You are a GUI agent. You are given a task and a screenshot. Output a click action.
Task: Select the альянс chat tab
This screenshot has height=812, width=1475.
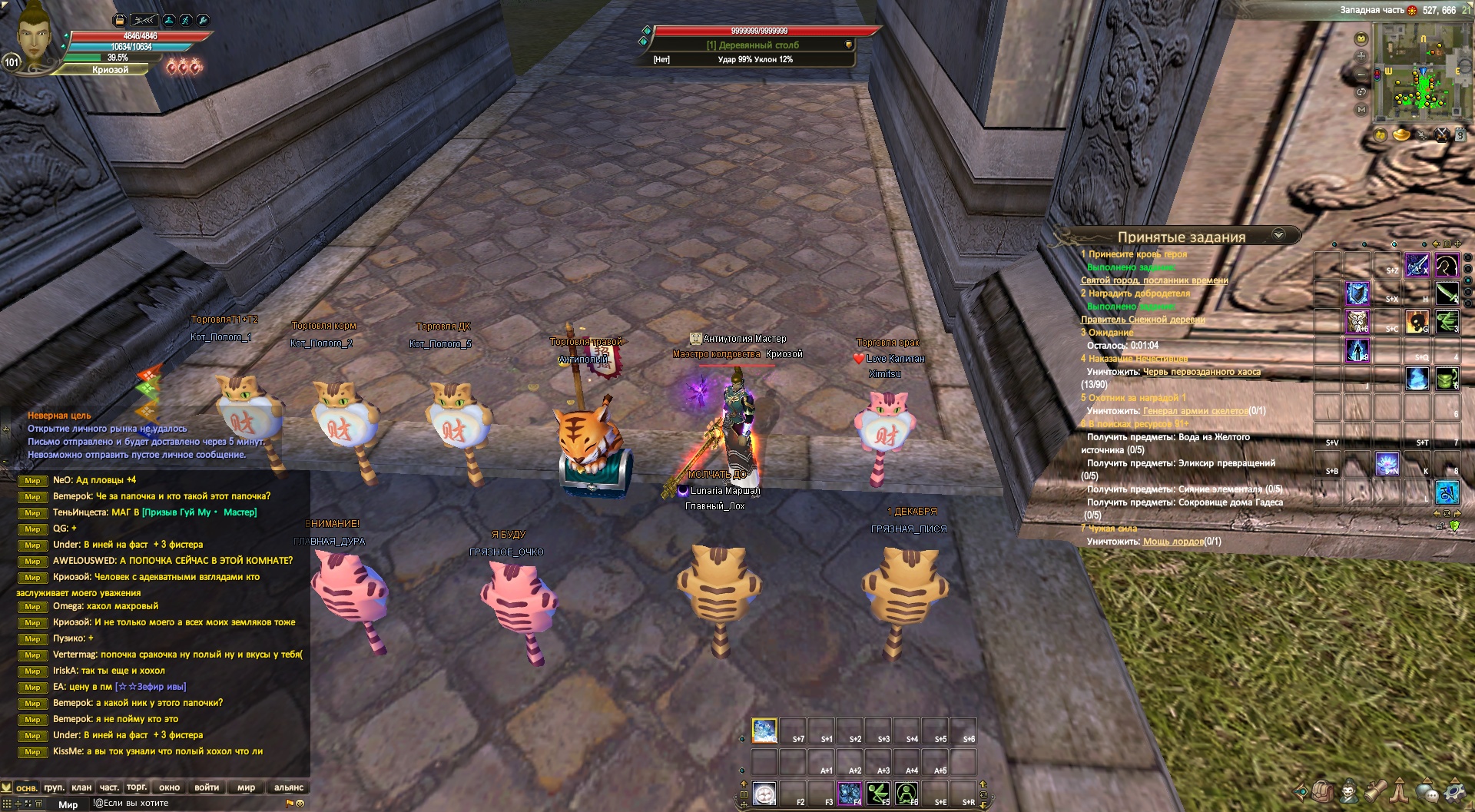click(x=289, y=787)
